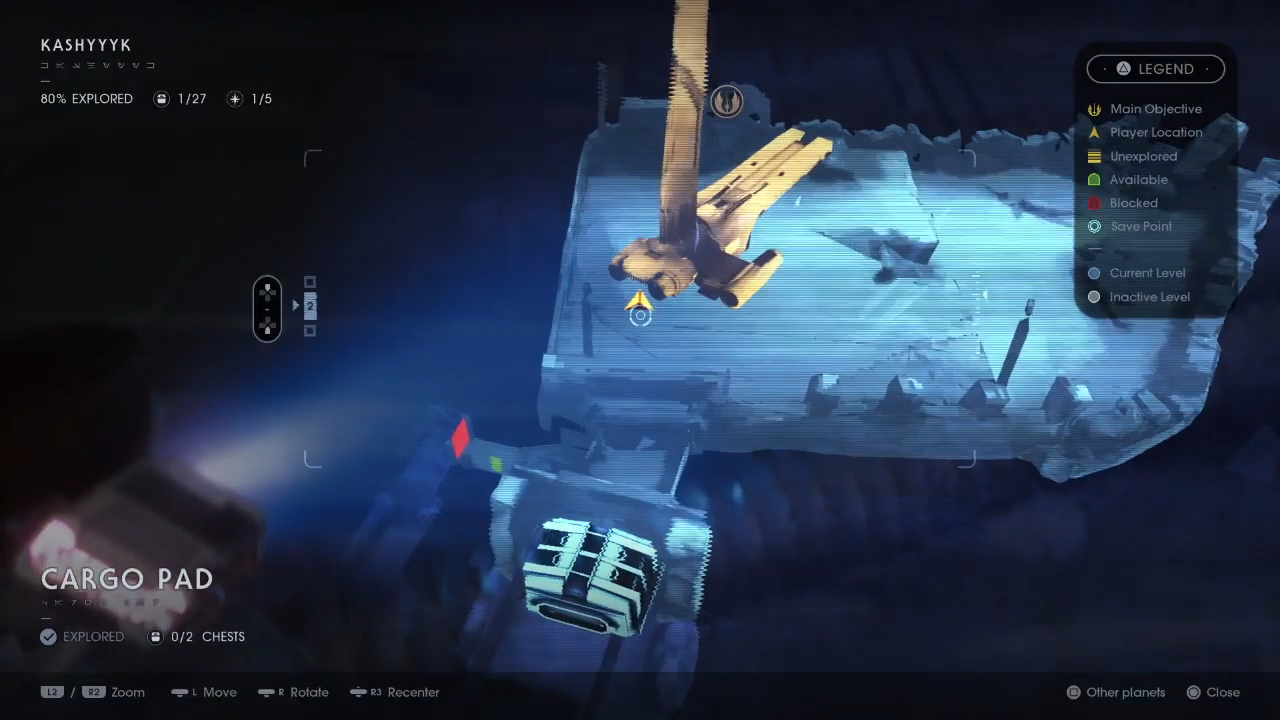Select the Player Location arrow icon in legend

pos(1094,132)
